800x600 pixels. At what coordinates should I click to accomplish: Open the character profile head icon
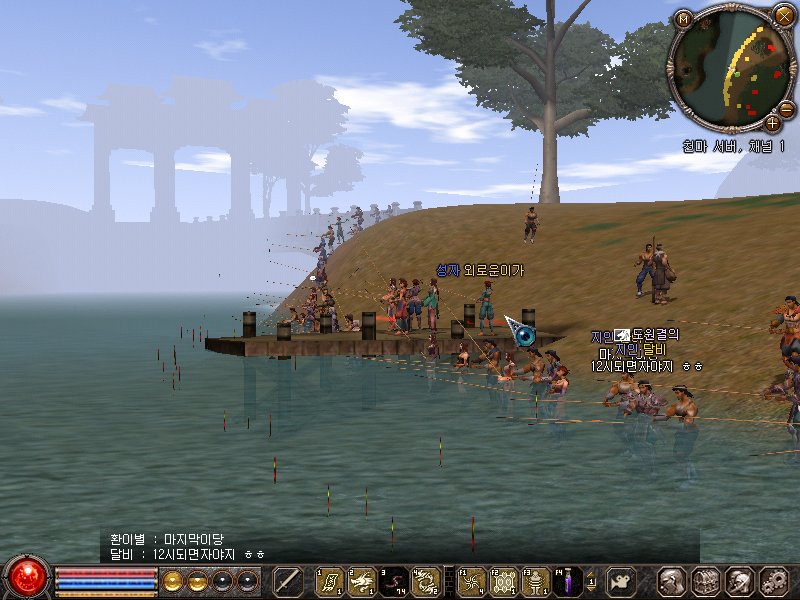(x=673, y=580)
